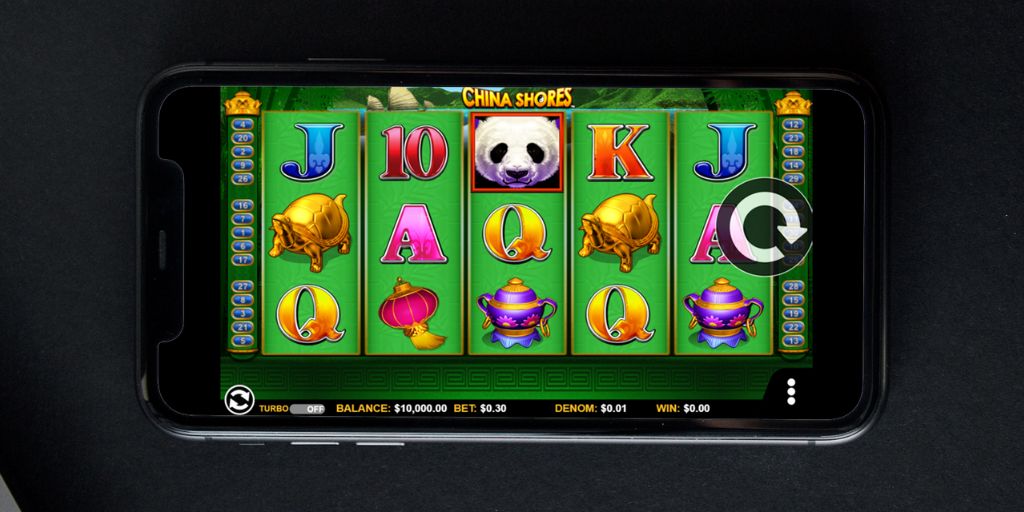Open the three-dot options menu
This screenshot has height=512, width=1024.
pyautogui.click(x=791, y=391)
